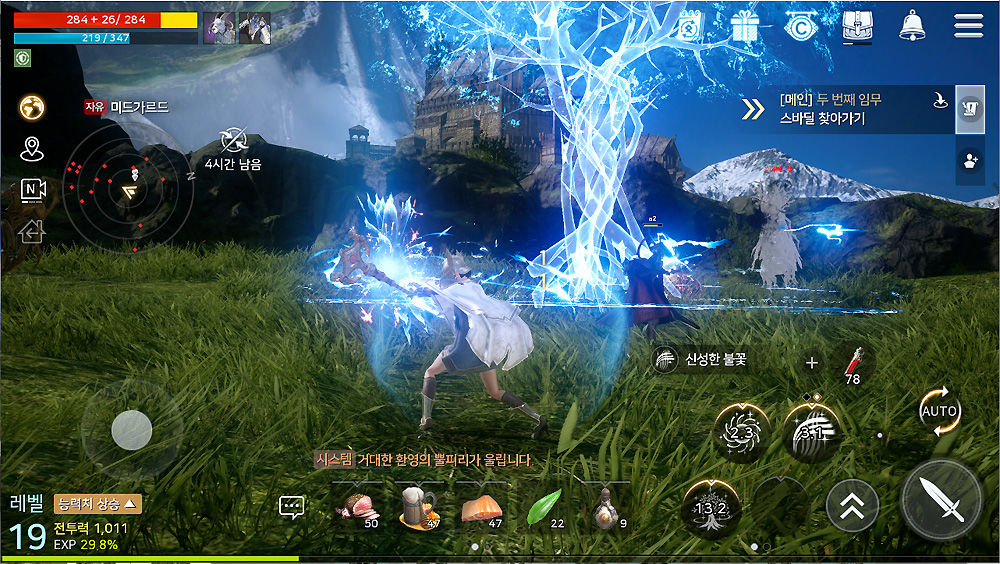Screen dimensions: 1000x564
Task: Open the party member icon on right
Action: (x=969, y=161)
